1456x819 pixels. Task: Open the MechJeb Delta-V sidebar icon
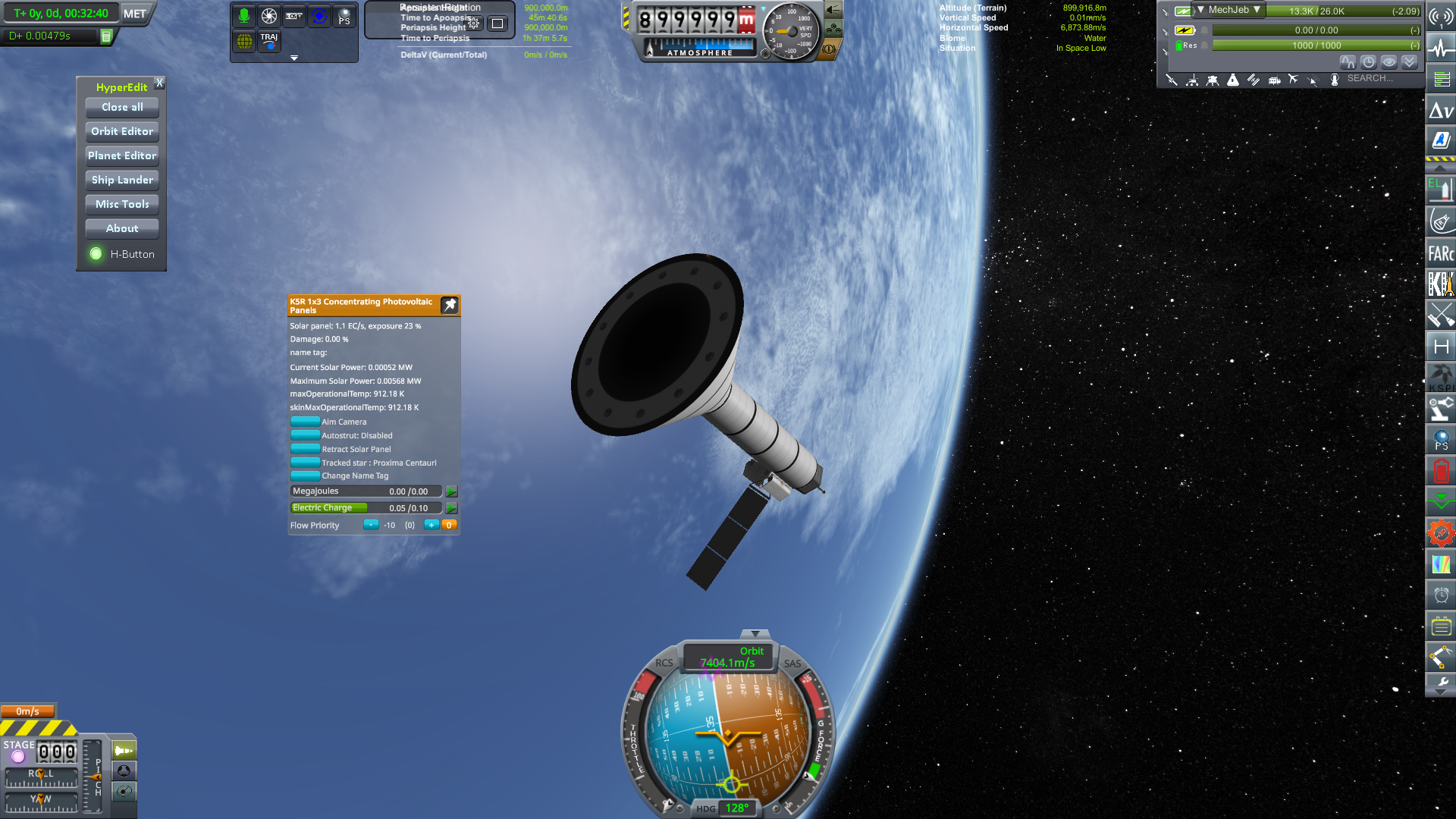point(1440,111)
